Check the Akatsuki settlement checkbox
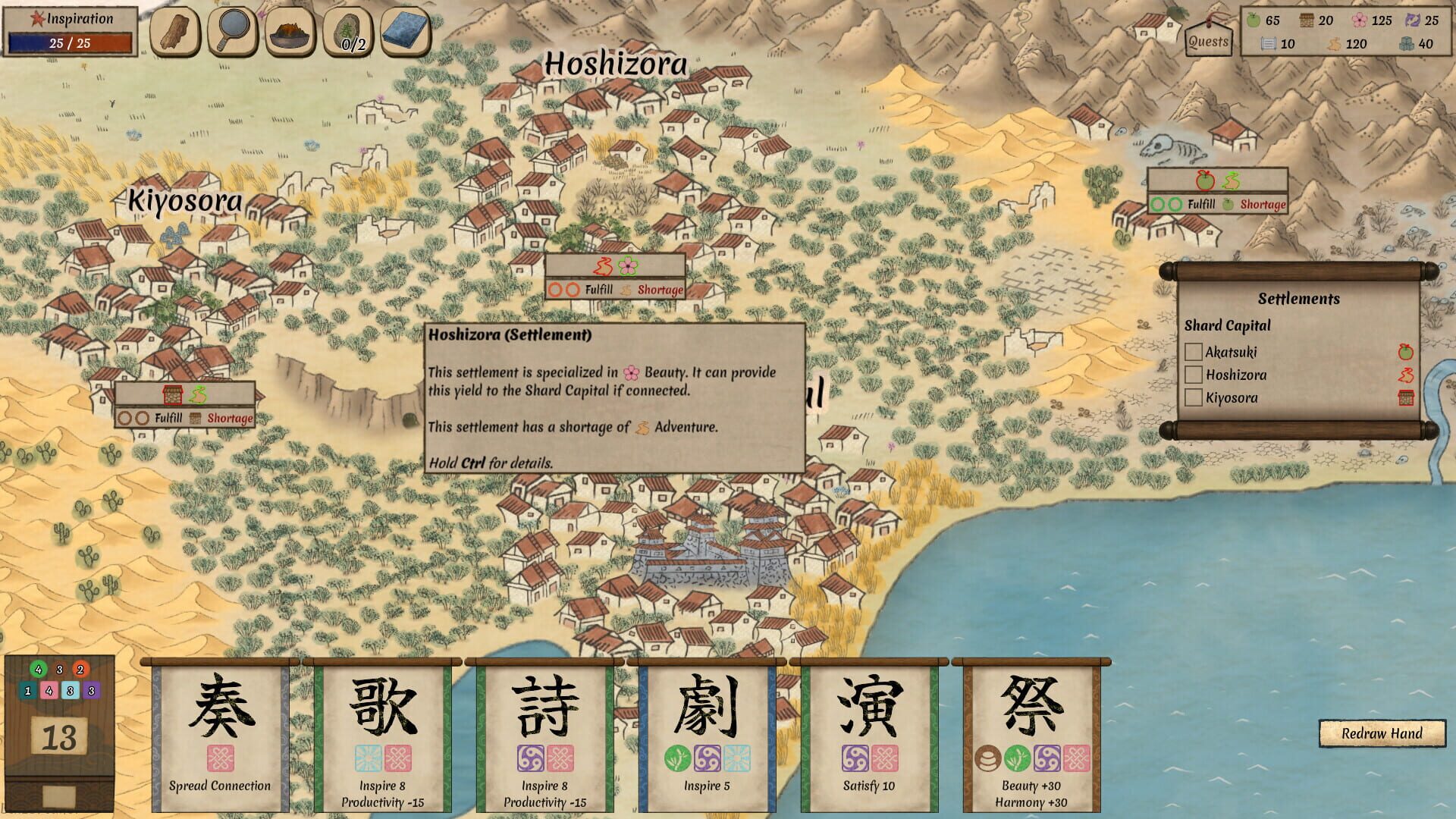The height and width of the screenshot is (819, 1456). point(1195,352)
